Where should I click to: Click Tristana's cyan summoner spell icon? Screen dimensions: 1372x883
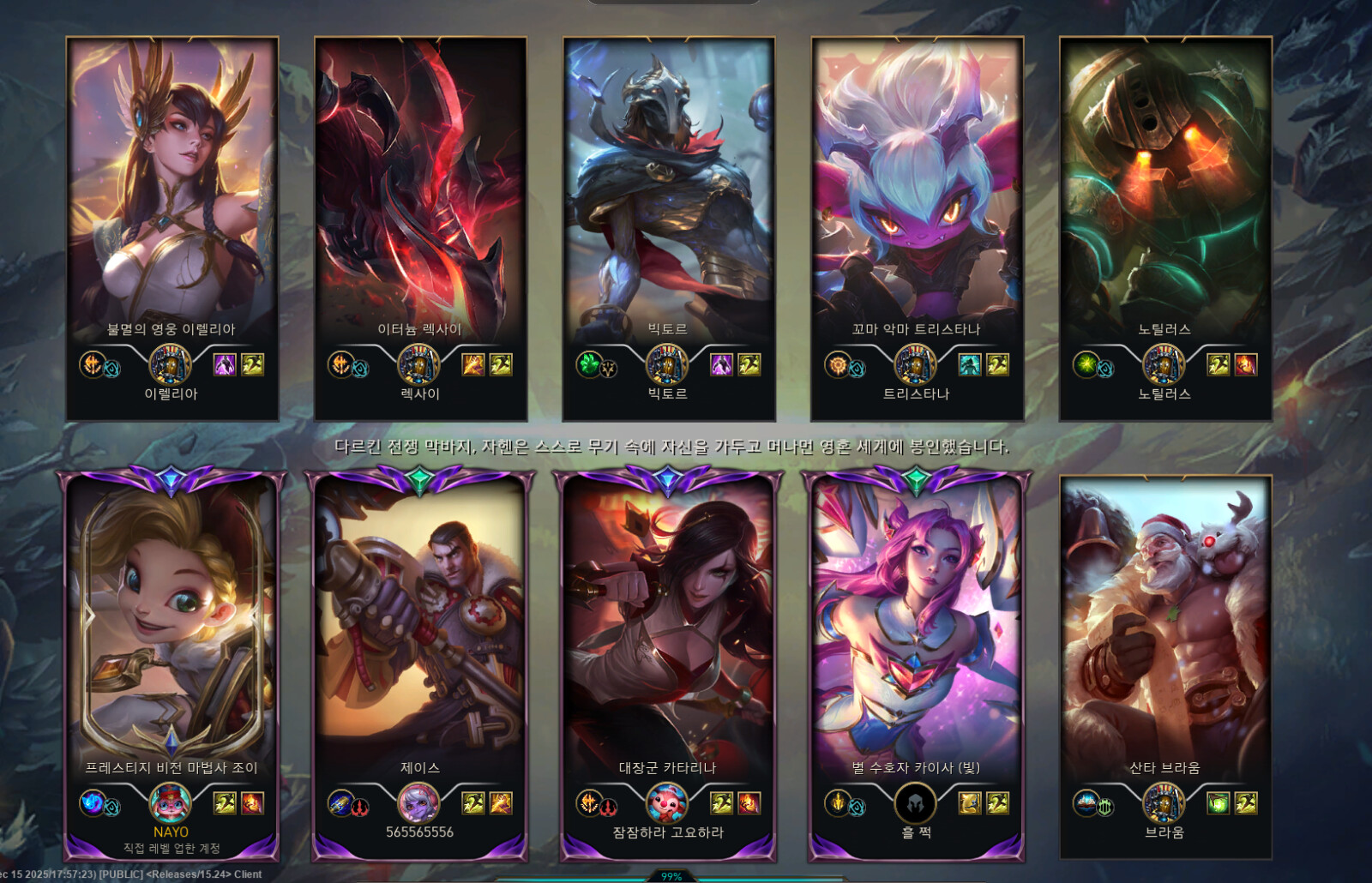click(970, 364)
